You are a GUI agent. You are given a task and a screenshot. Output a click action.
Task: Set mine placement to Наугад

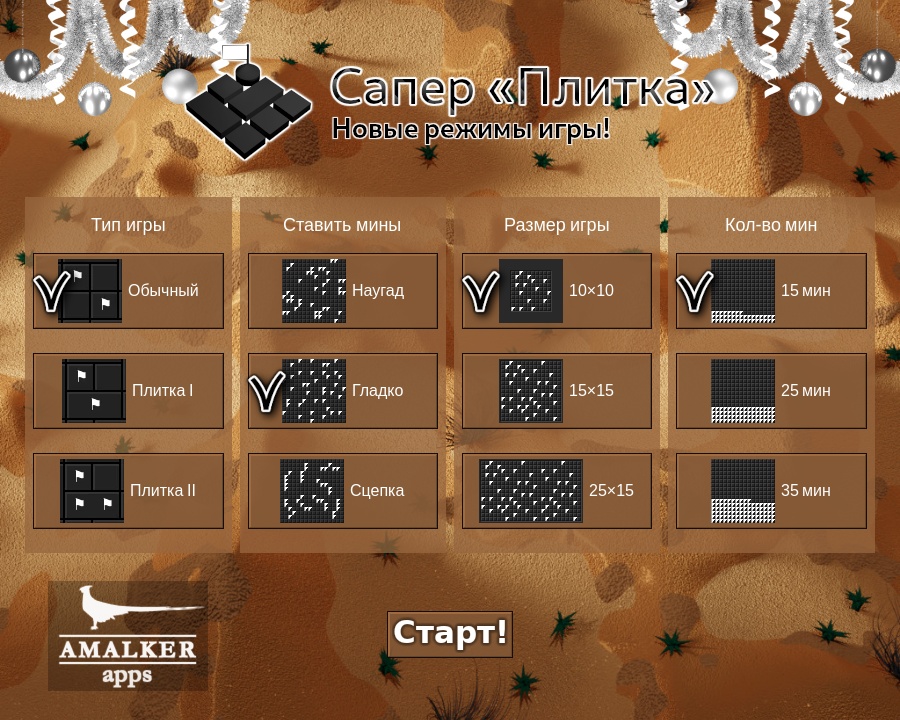tap(343, 291)
